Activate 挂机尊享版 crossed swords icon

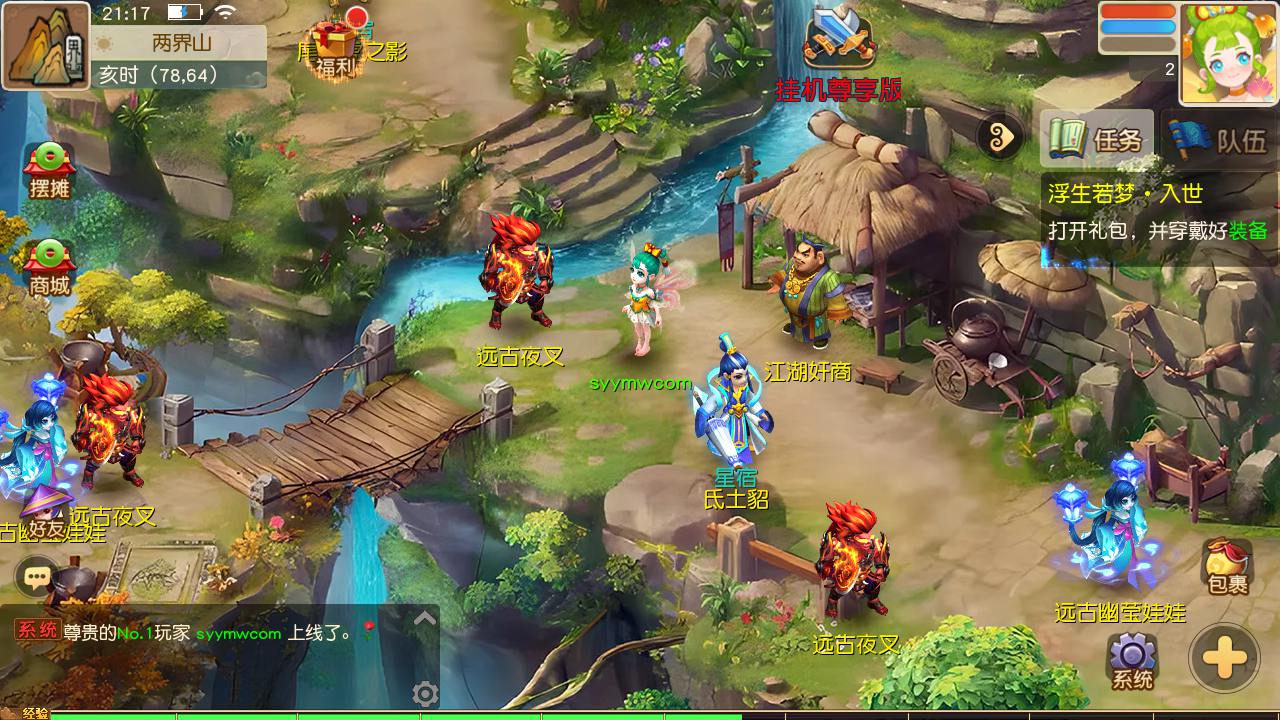[x=840, y=42]
